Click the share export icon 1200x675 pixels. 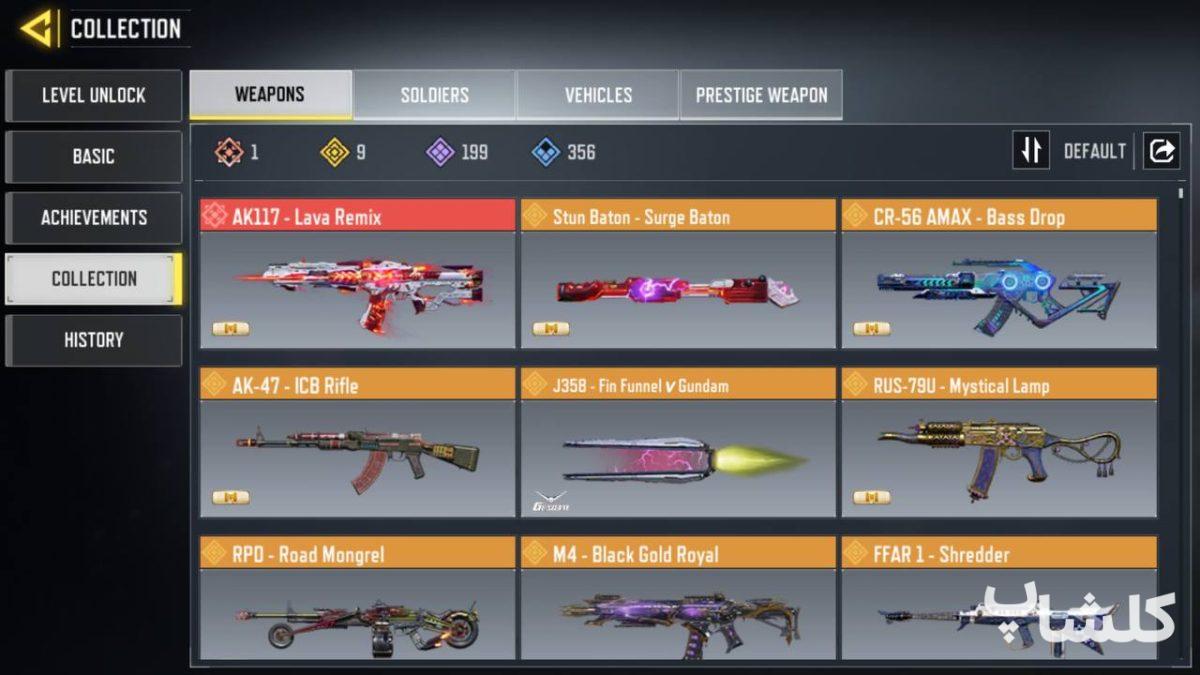[1162, 151]
